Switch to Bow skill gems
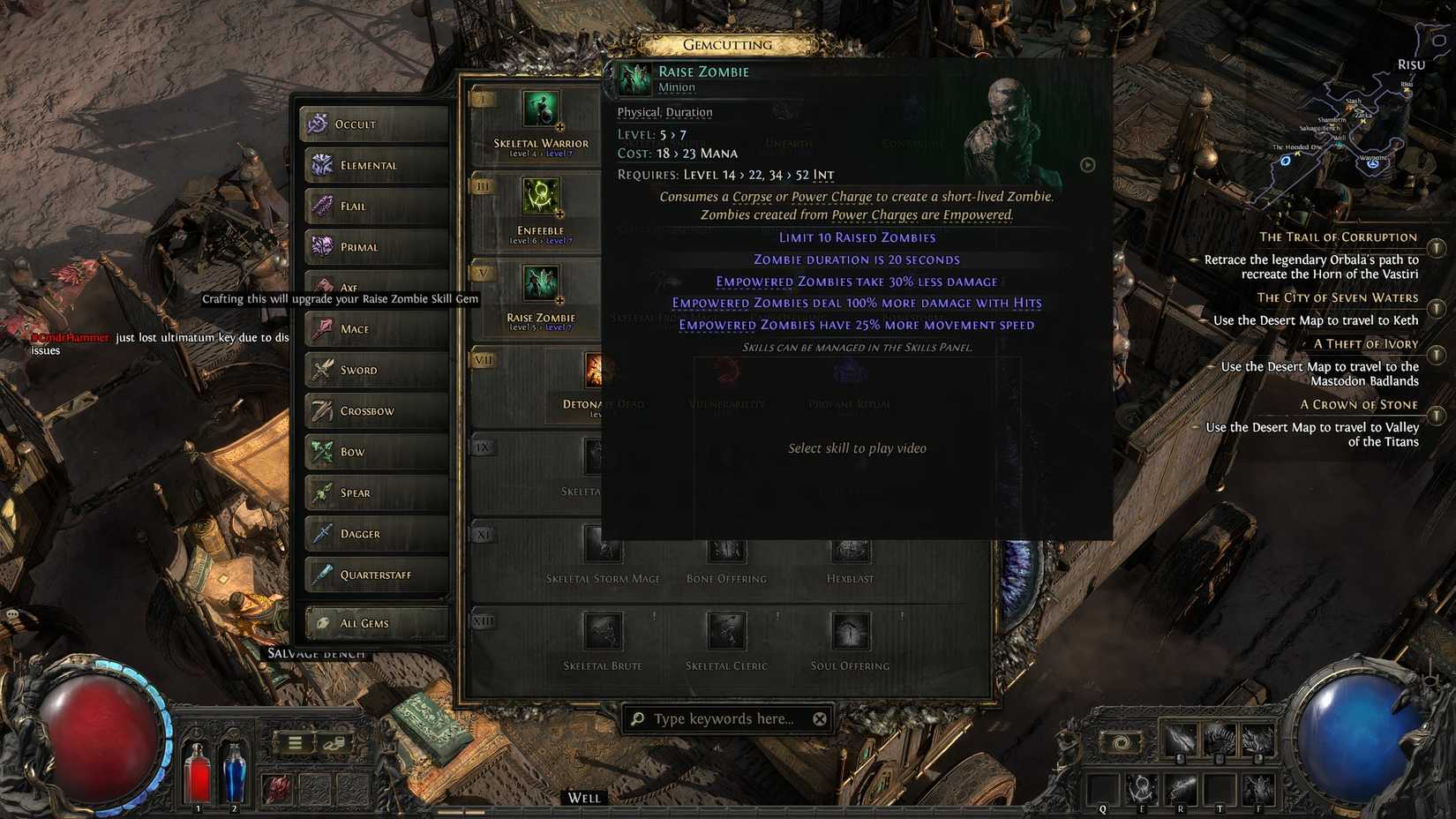 pos(375,452)
